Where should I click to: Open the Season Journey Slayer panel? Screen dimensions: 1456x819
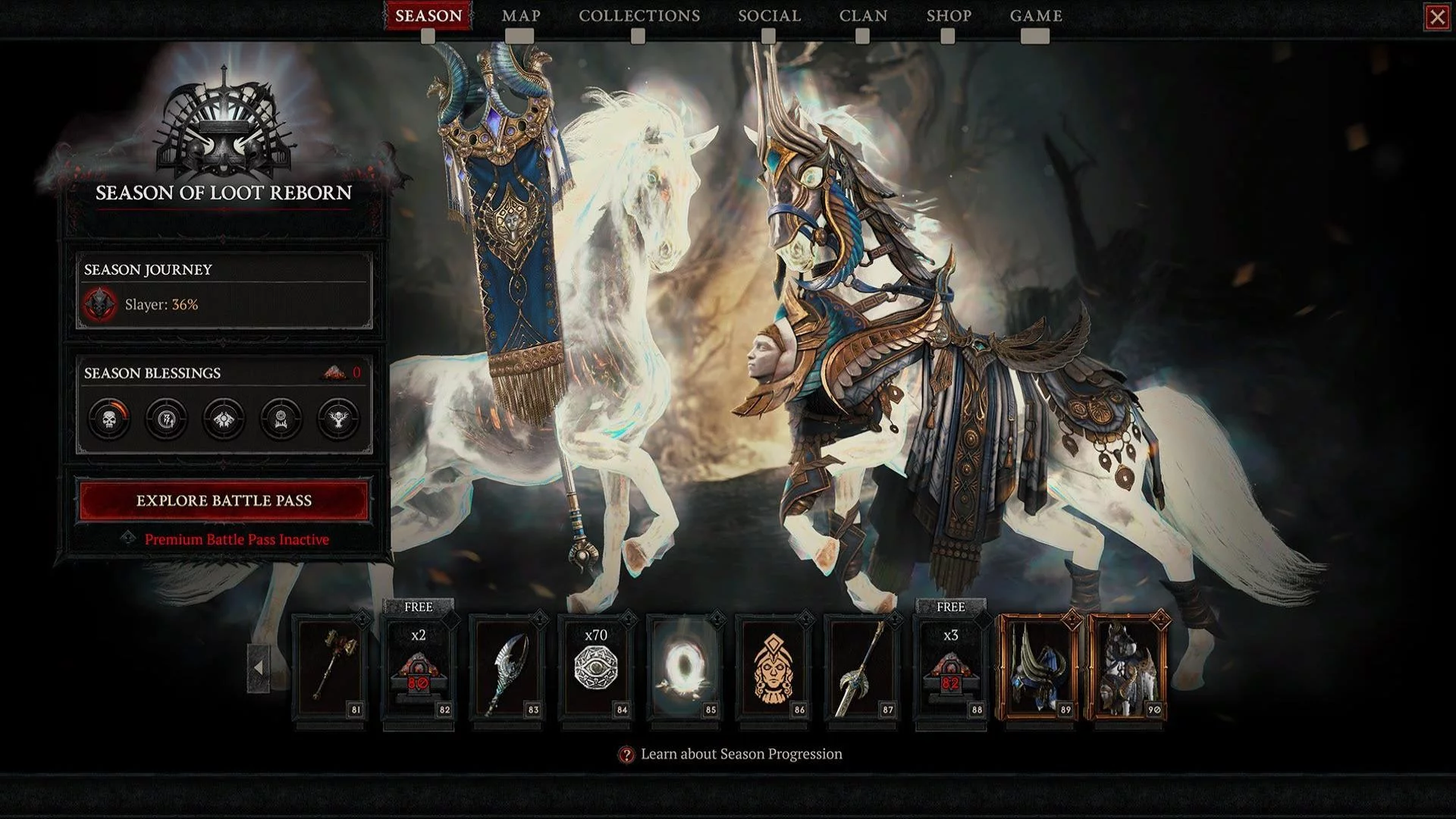(x=224, y=292)
